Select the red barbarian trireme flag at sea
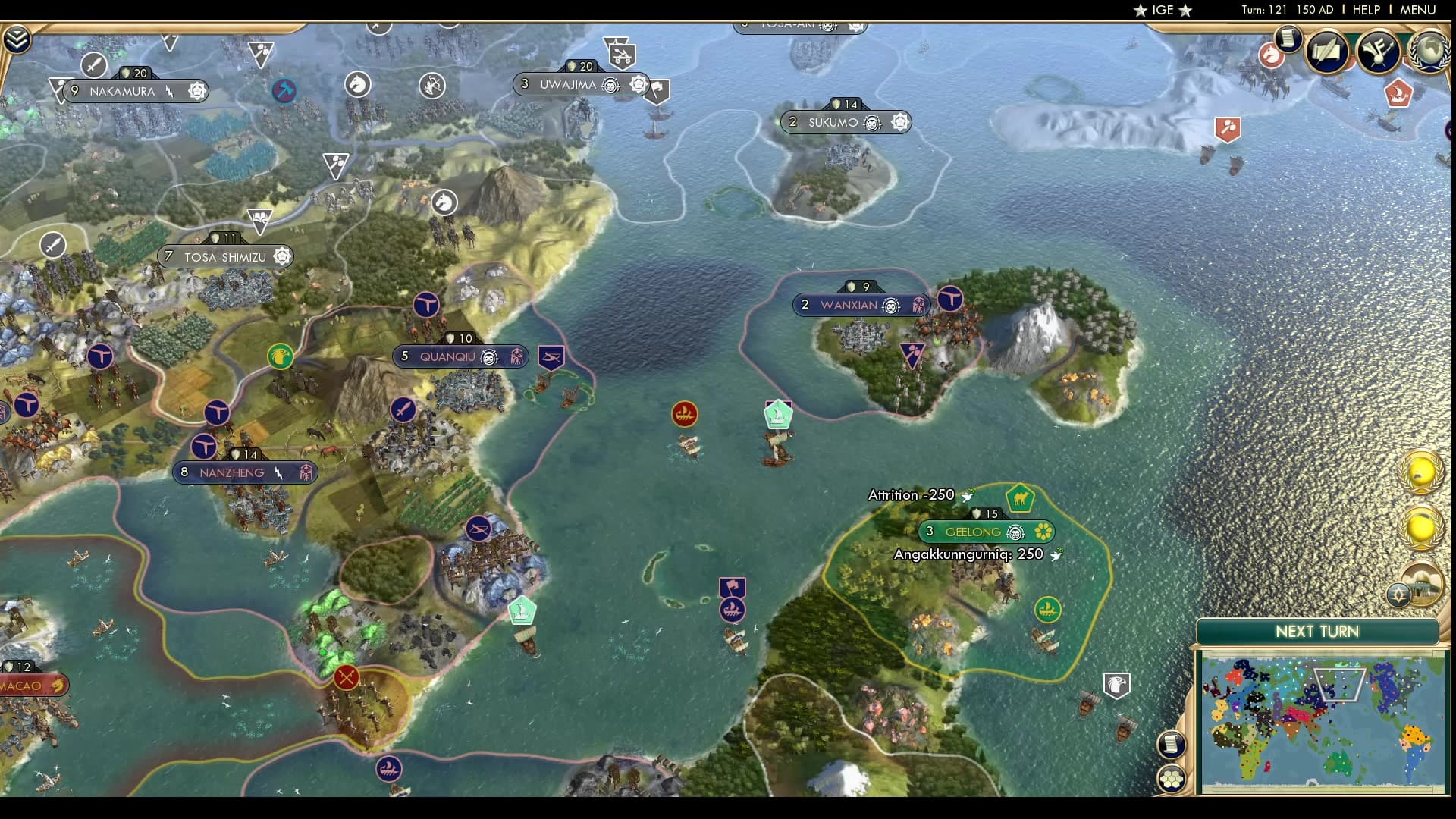Screen dimensions: 1456x819 (684, 413)
